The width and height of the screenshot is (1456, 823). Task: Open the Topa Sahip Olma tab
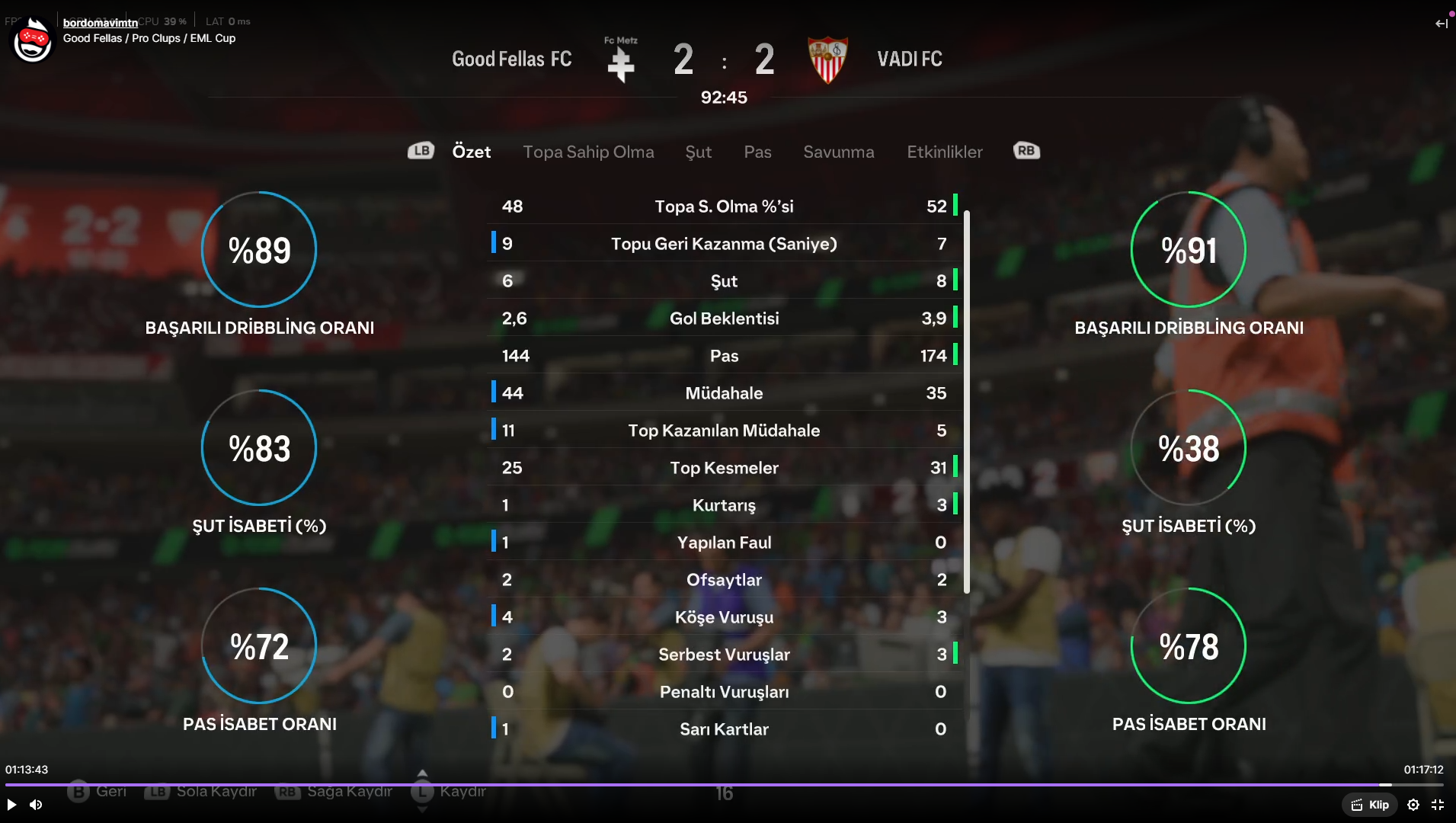tap(588, 152)
